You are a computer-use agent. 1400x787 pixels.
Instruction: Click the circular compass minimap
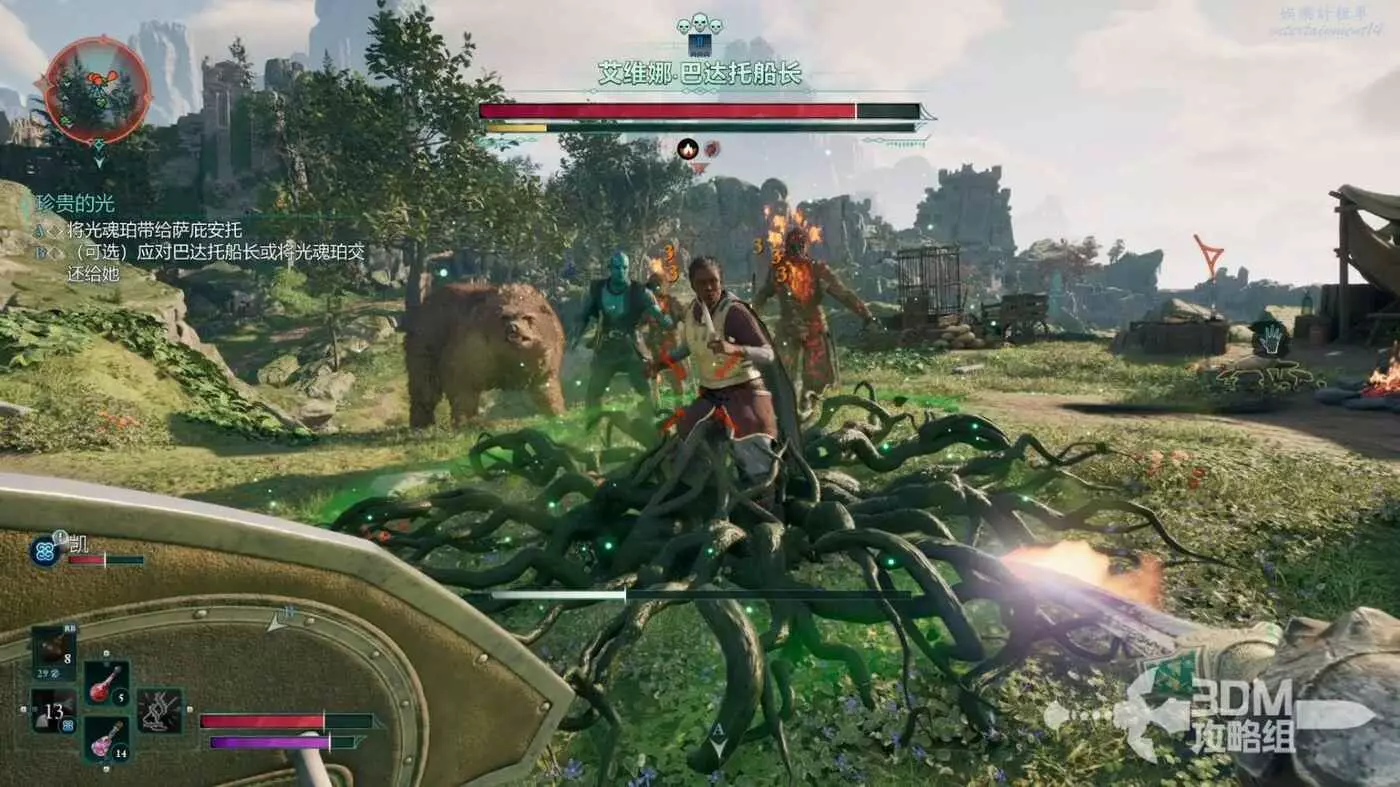pos(97,91)
